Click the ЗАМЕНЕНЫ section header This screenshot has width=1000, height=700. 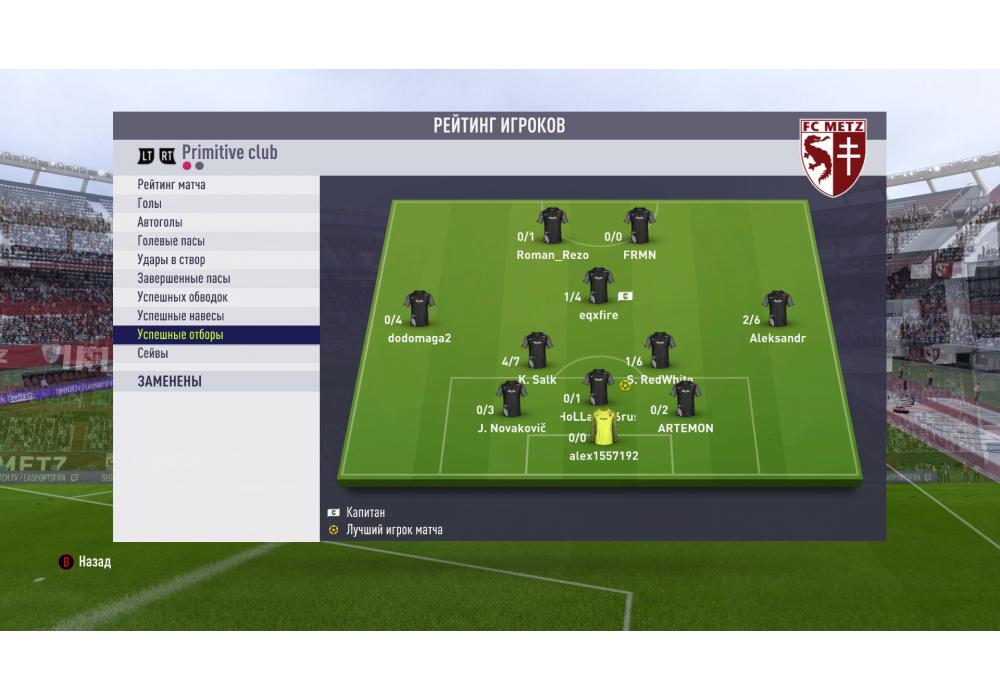tap(170, 381)
